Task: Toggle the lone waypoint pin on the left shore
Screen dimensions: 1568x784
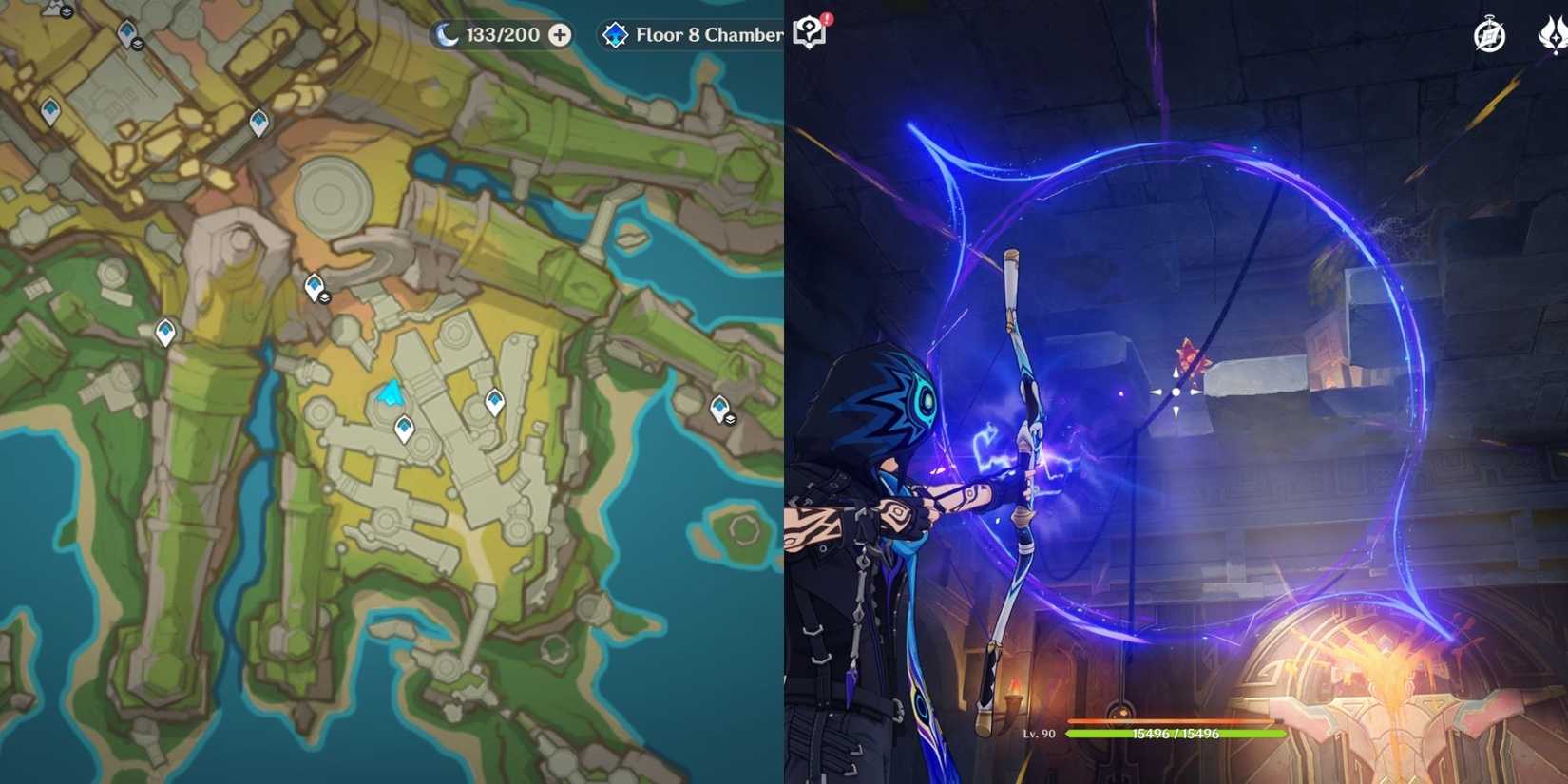Action: pyautogui.click(x=164, y=331)
